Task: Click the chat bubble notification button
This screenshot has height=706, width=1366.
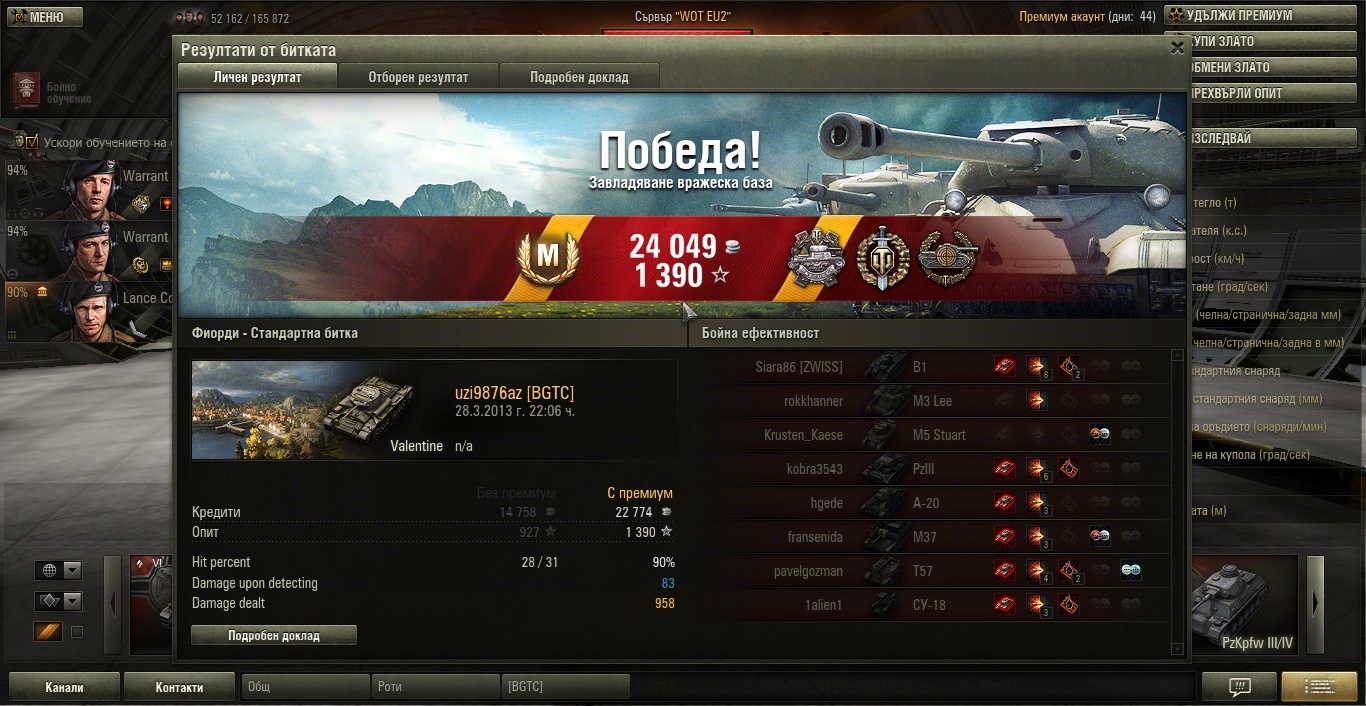Action: tap(1239, 687)
